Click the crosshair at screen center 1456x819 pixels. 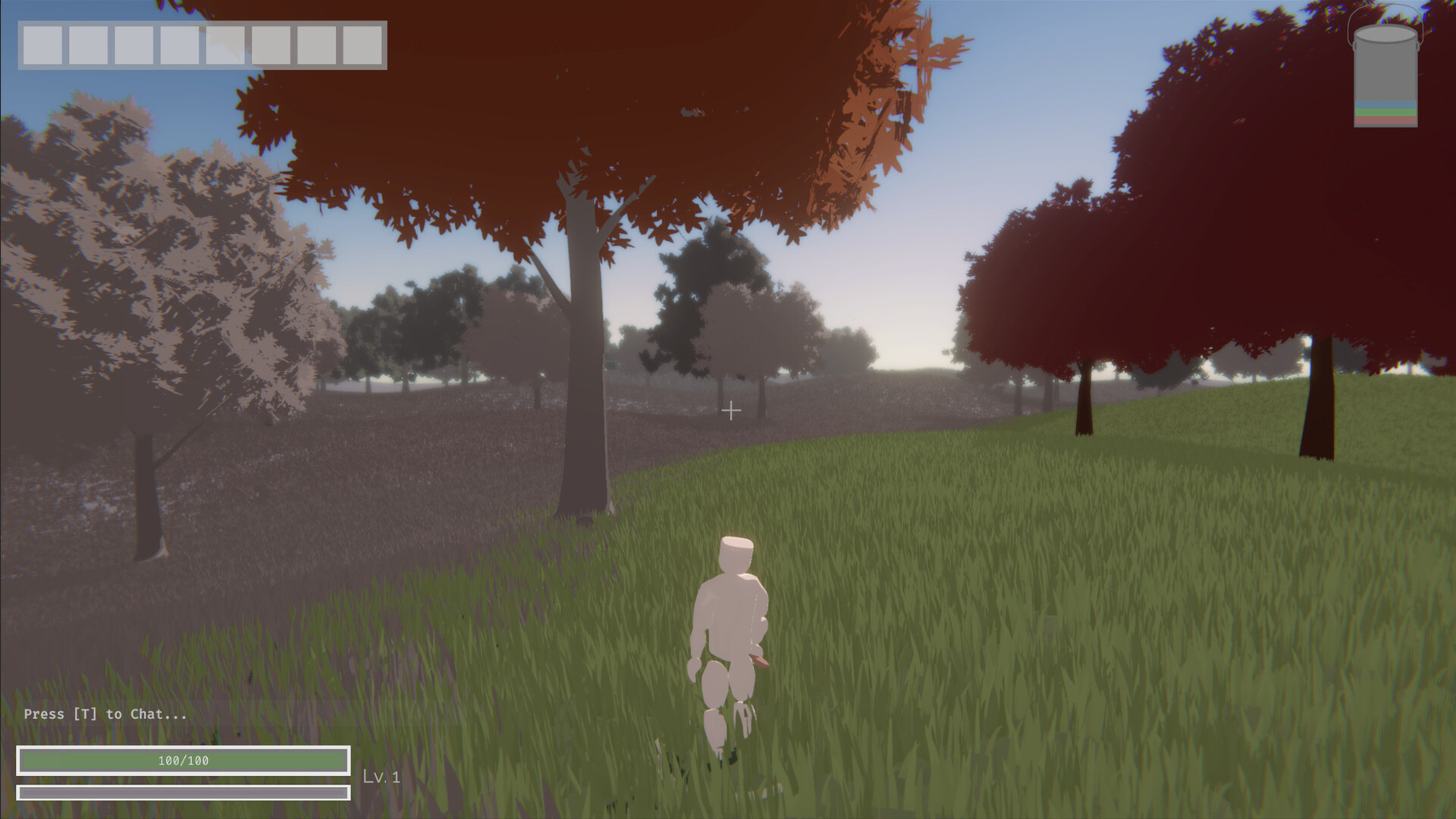coord(732,410)
